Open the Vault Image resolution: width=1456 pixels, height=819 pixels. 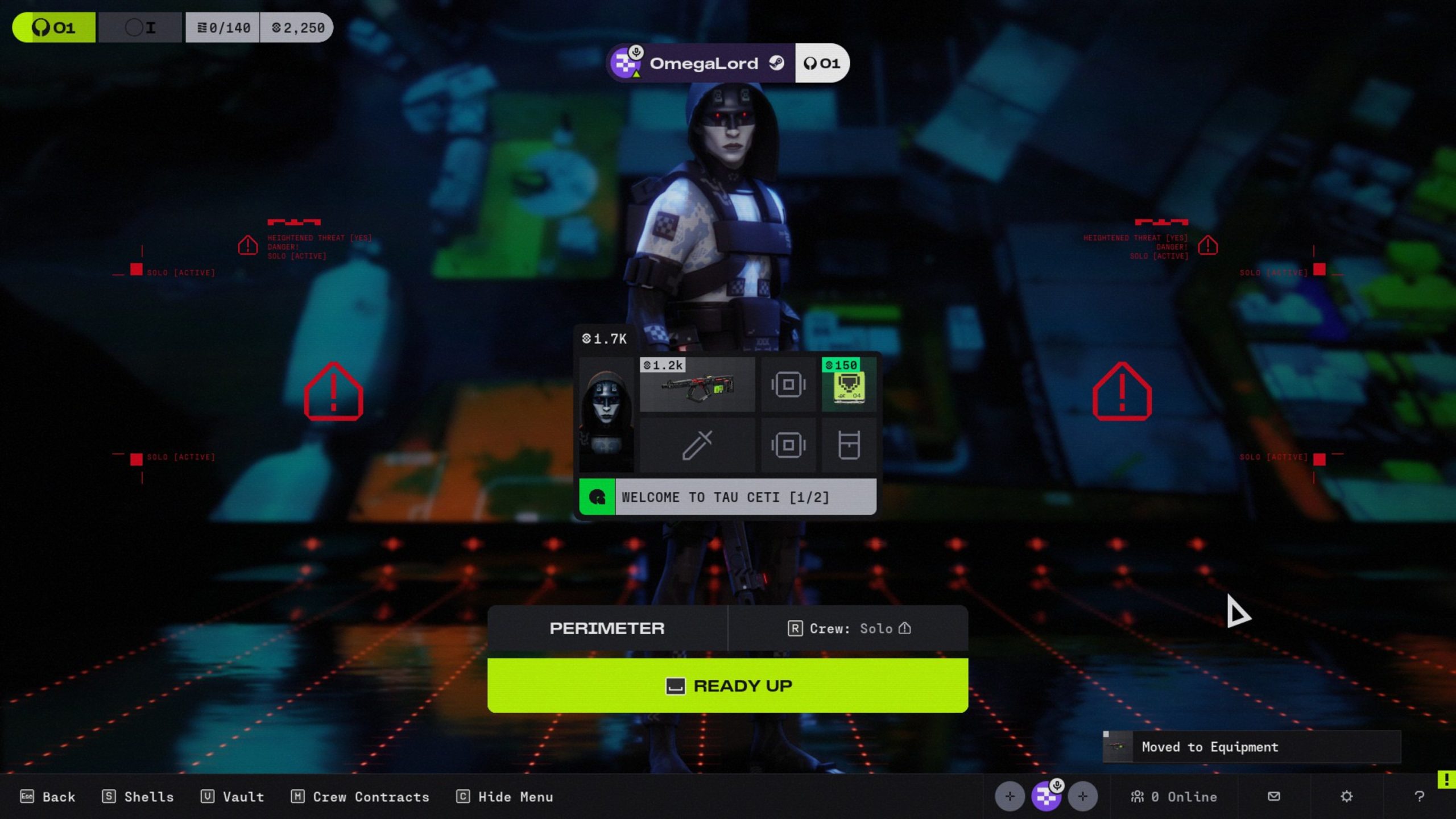pos(233,797)
